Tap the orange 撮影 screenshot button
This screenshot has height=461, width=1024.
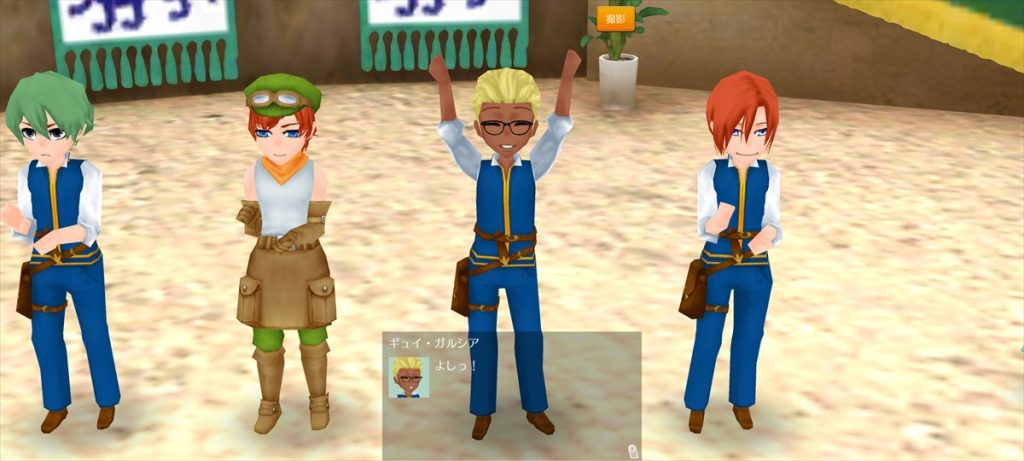(615, 19)
